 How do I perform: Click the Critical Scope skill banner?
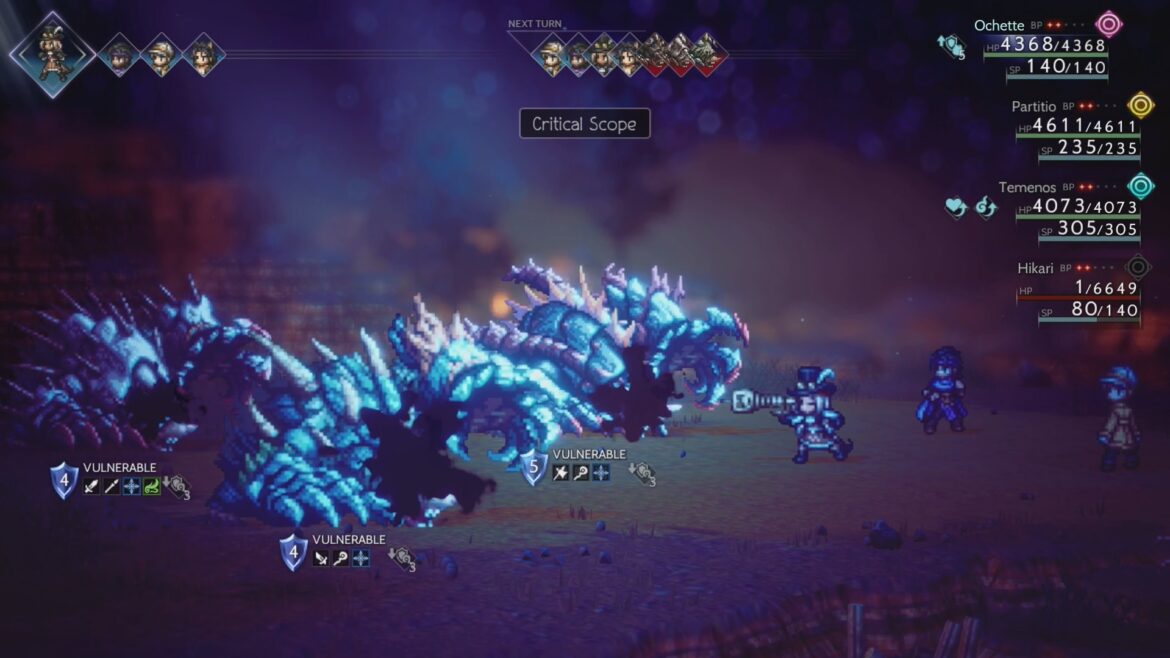tap(585, 124)
